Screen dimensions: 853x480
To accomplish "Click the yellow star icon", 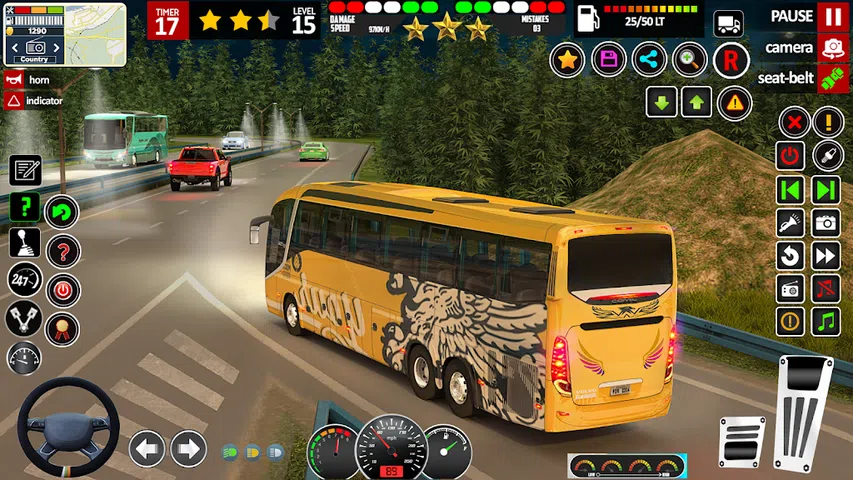I will (x=567, y=60).
